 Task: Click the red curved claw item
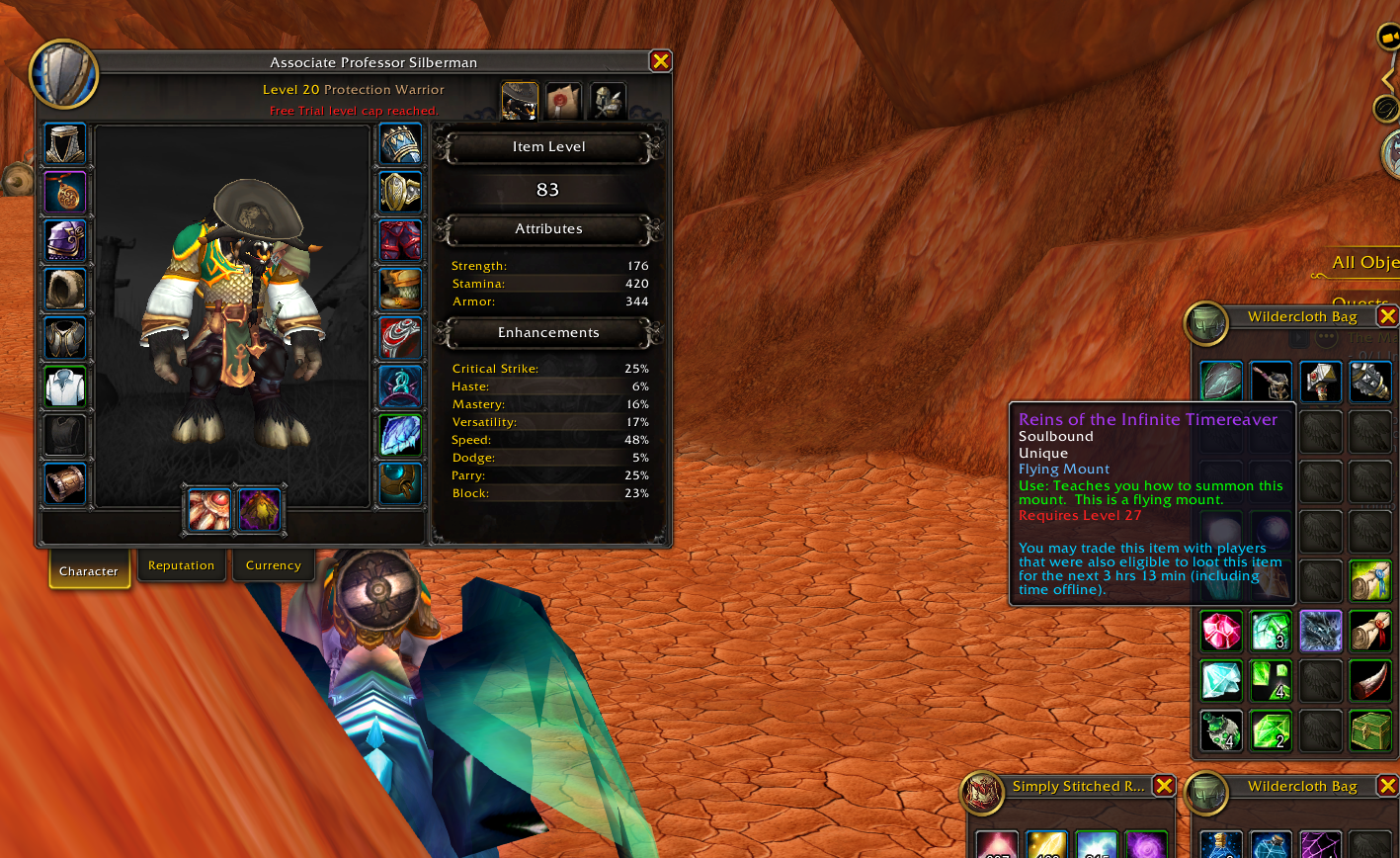[x=1370, y=680]
